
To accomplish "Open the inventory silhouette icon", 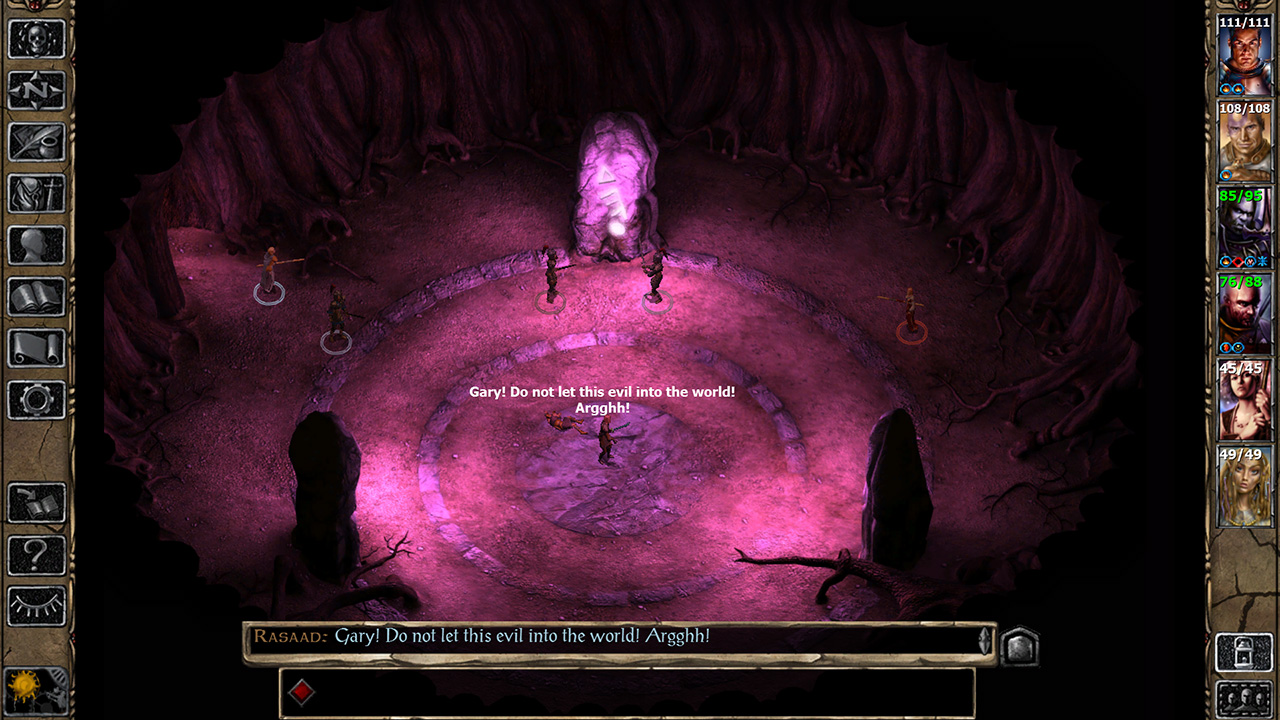I will coord(37,245).
